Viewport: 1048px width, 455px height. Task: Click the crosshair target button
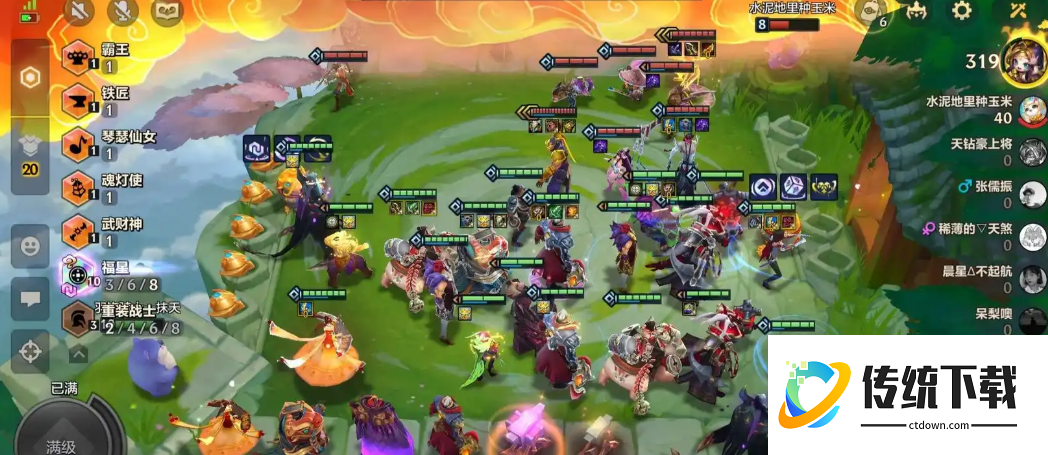click(30, 352)
